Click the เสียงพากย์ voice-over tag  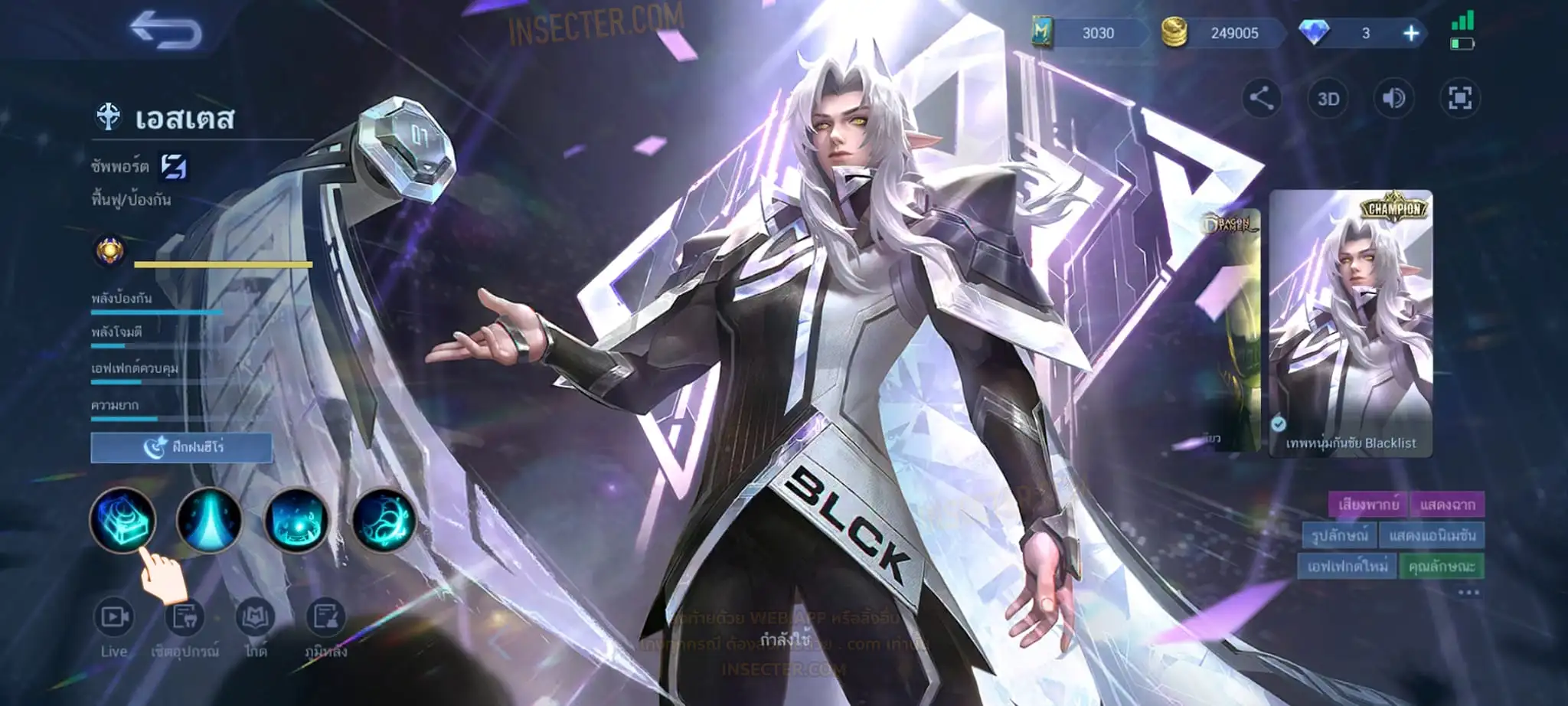click(x=1367, y=505)
